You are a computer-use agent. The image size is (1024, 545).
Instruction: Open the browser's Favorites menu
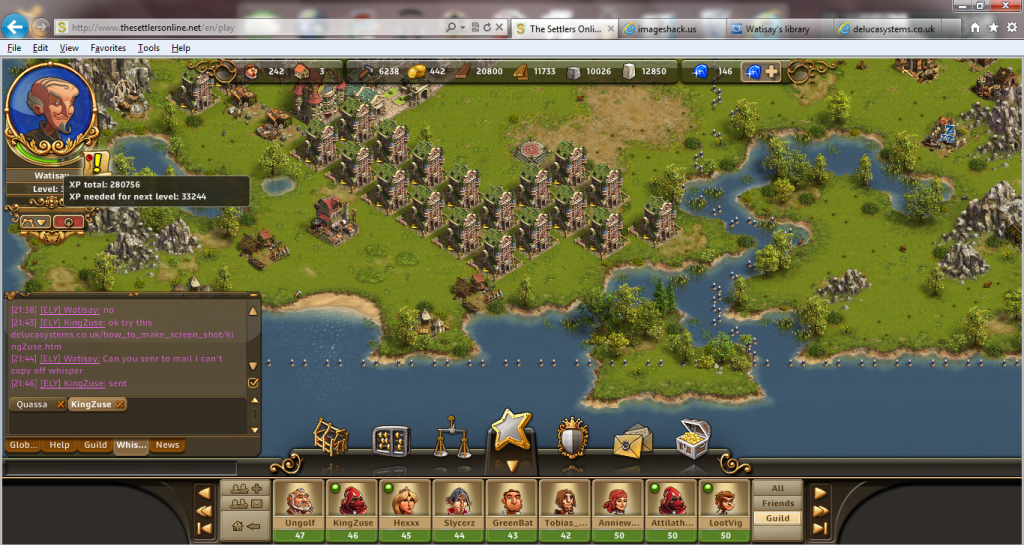[108, 47]
